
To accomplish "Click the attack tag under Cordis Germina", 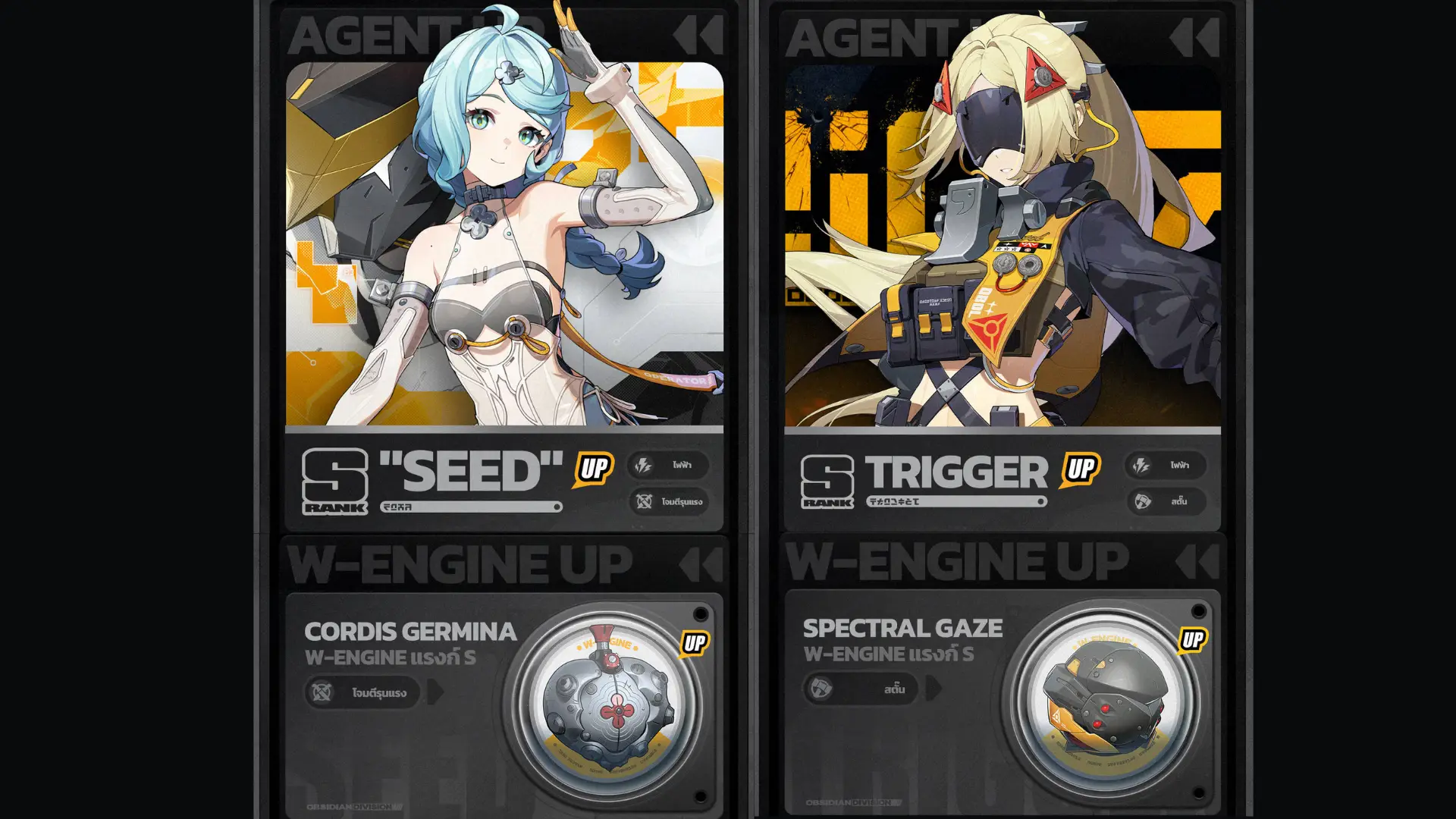I will 362,692.
